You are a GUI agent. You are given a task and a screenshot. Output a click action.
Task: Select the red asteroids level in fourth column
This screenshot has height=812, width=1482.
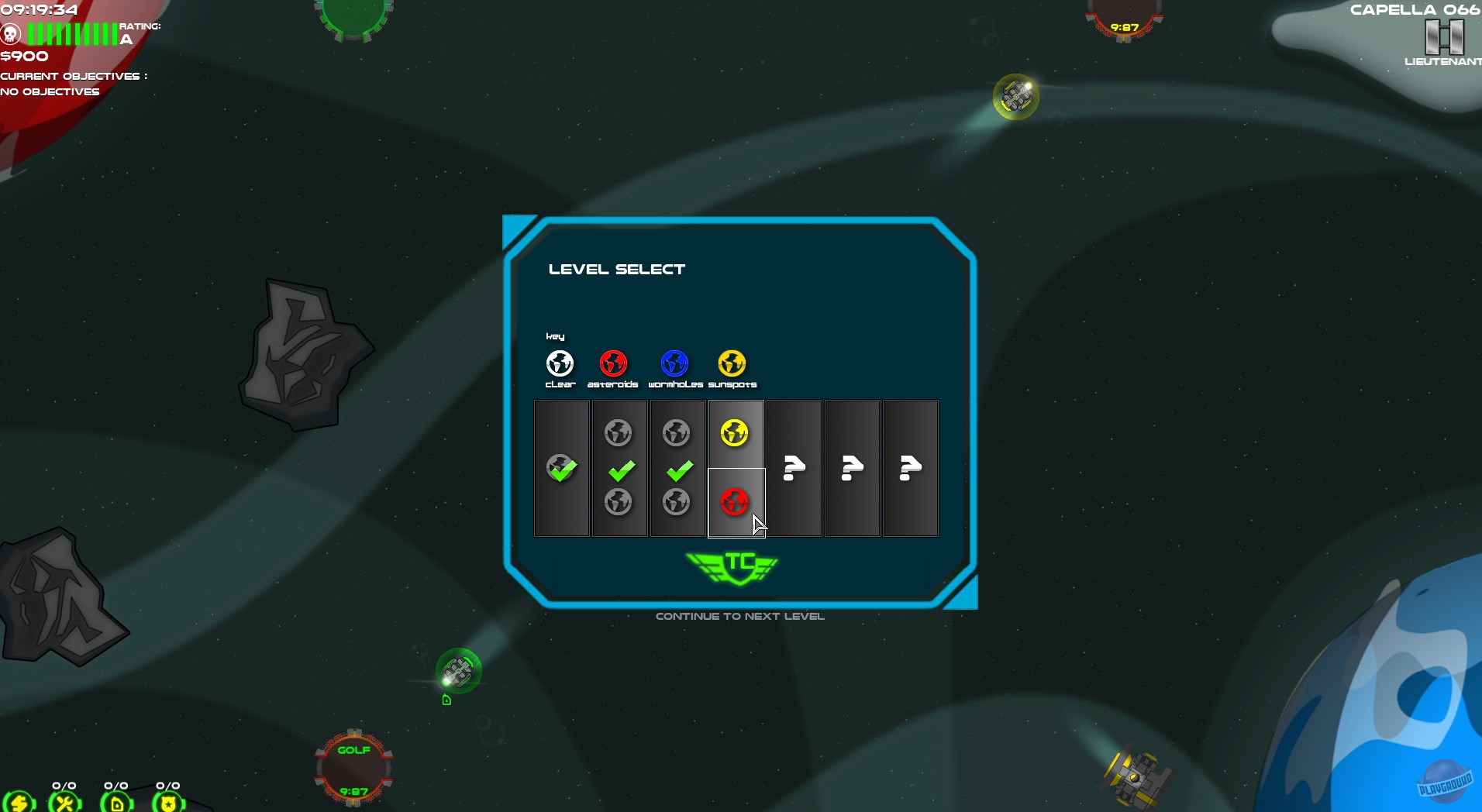pyautogui.click(x=734, y=502)
